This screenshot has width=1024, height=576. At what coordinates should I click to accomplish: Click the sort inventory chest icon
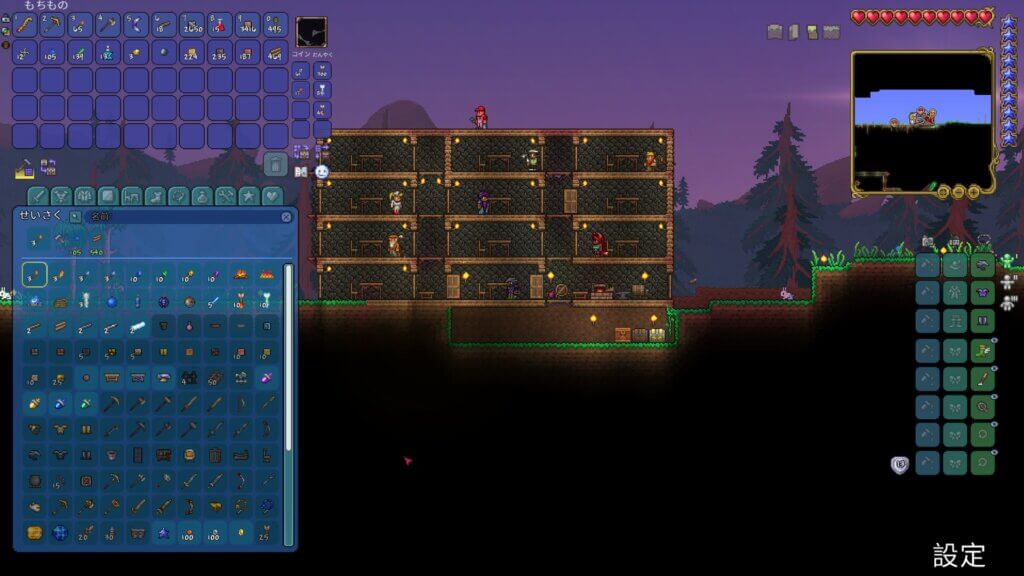48,166
